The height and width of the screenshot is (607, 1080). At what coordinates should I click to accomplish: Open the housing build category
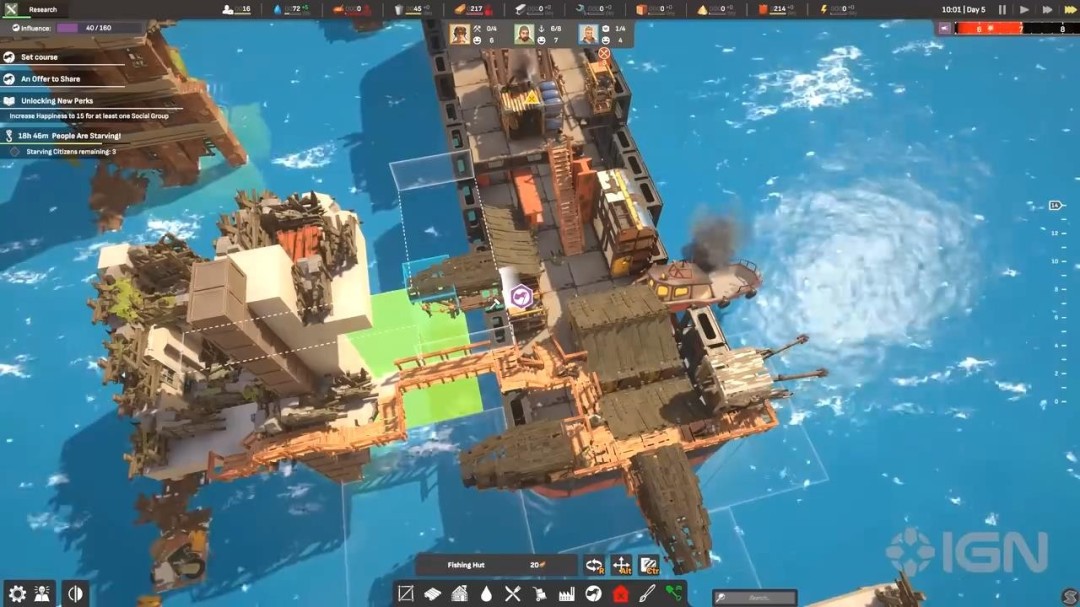460,593
